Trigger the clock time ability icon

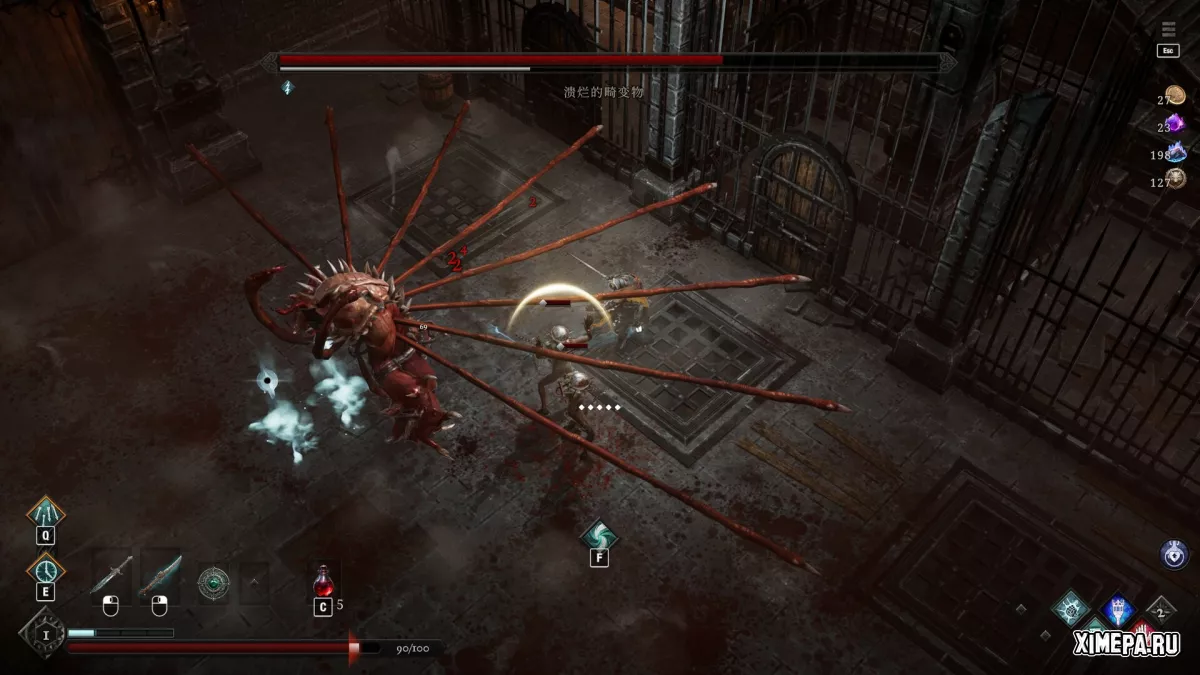[45, 571]
